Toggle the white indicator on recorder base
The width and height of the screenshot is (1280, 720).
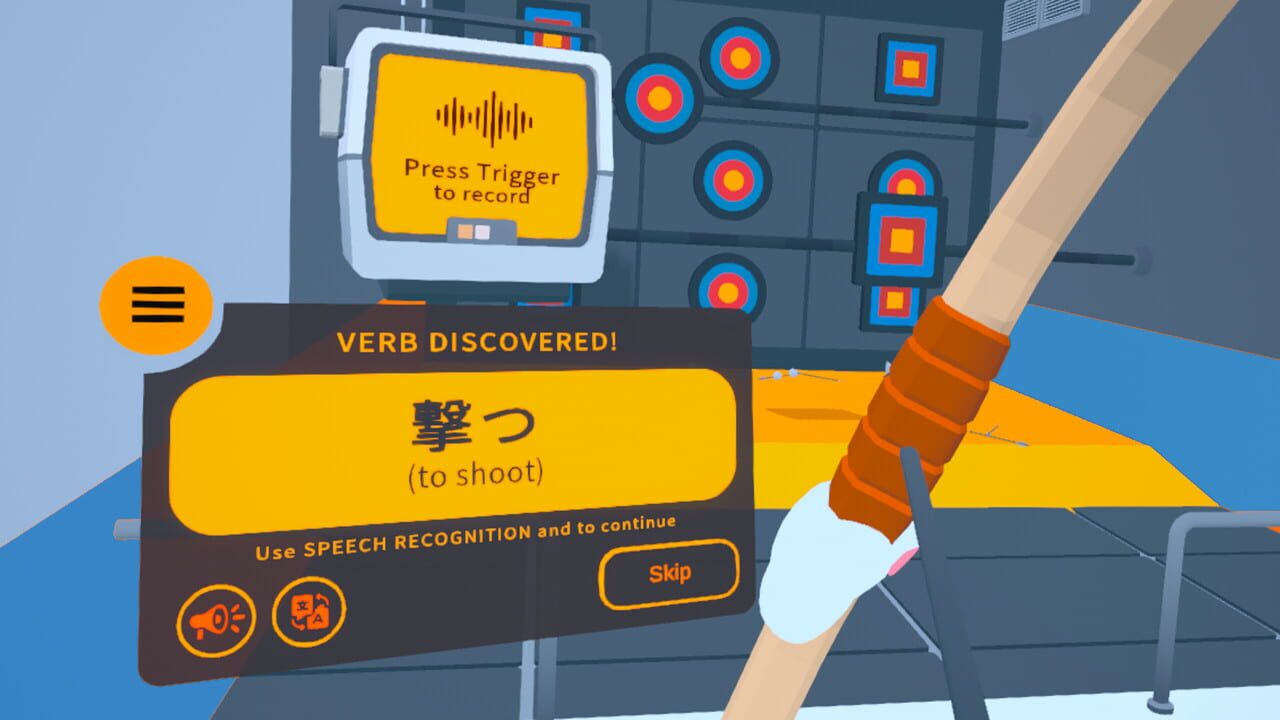click(481, 230)
